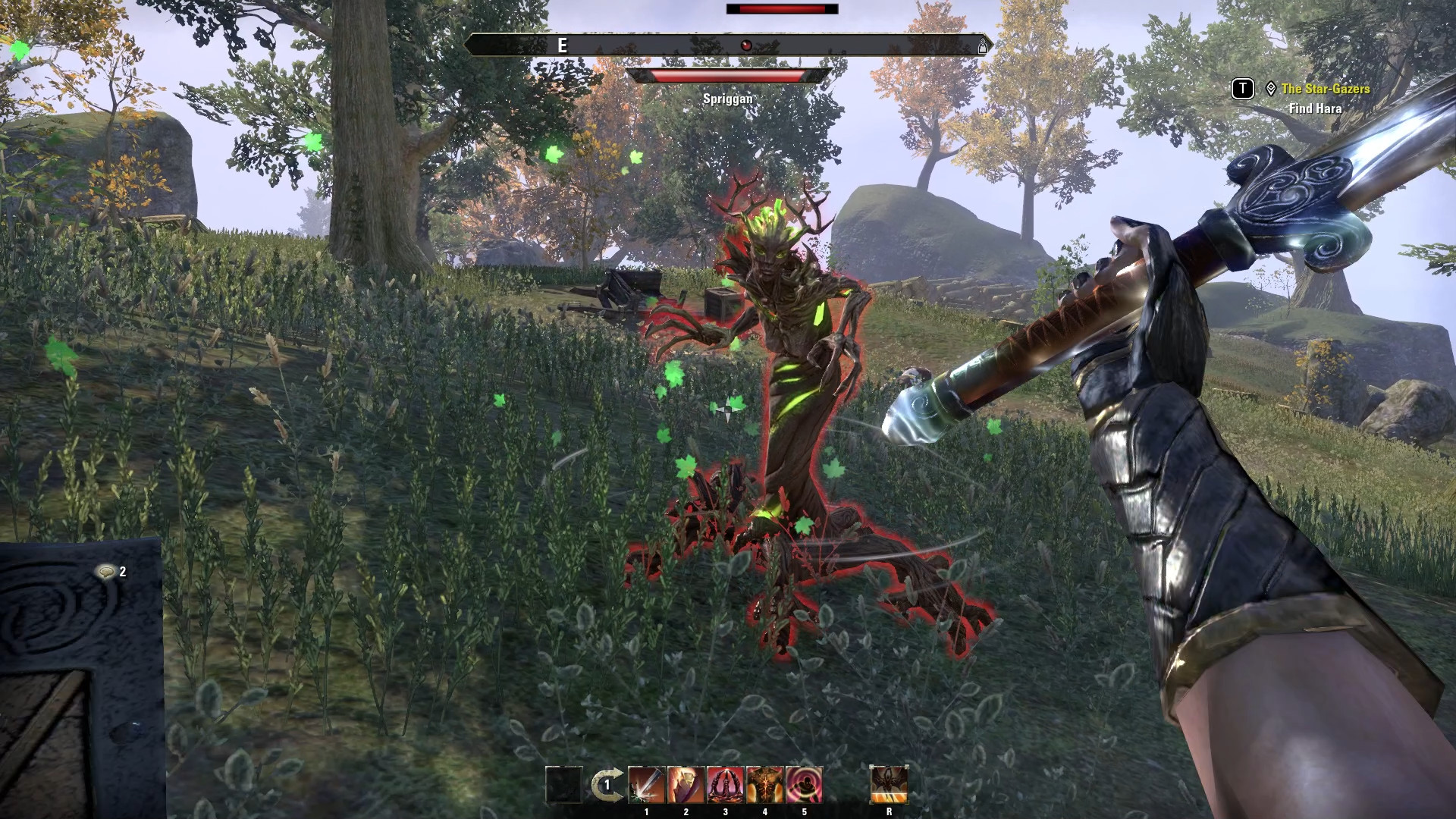Trigger the glowing figure spiral ability
Screen dimensions: 1456x819
coord(805,785)
